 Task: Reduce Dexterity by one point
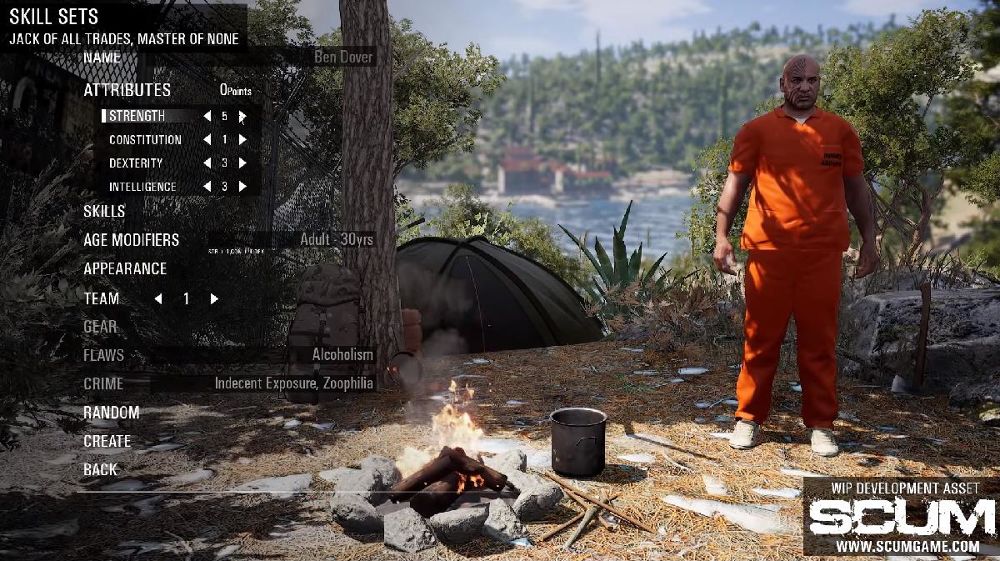pos(207,163)
